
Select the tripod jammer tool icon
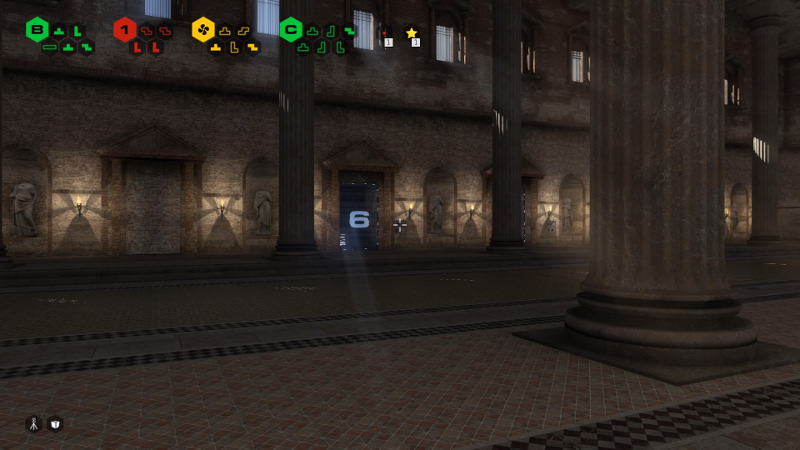pyautogui.click(x=33, y=424)
